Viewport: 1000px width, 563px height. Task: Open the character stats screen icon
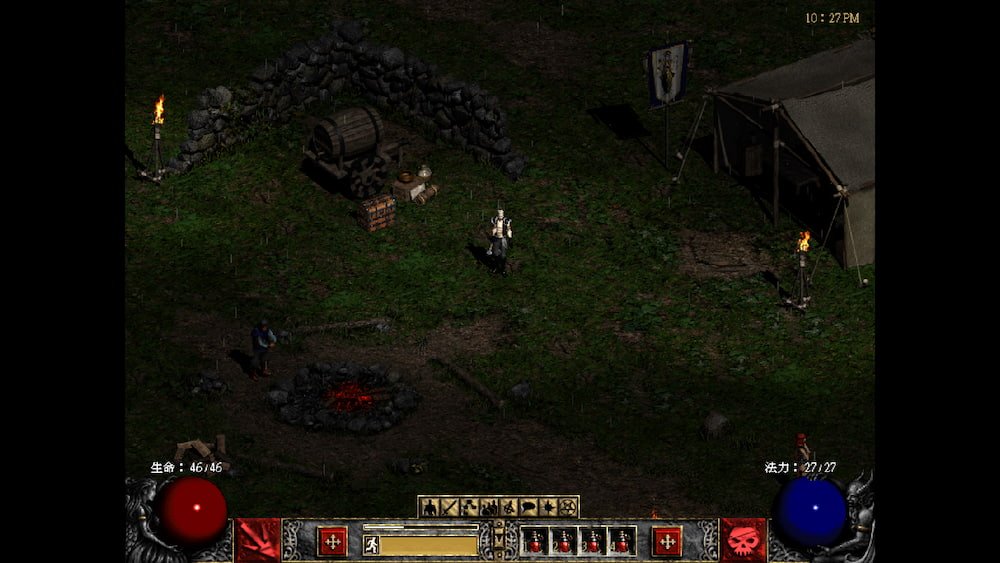click(428, 507)
